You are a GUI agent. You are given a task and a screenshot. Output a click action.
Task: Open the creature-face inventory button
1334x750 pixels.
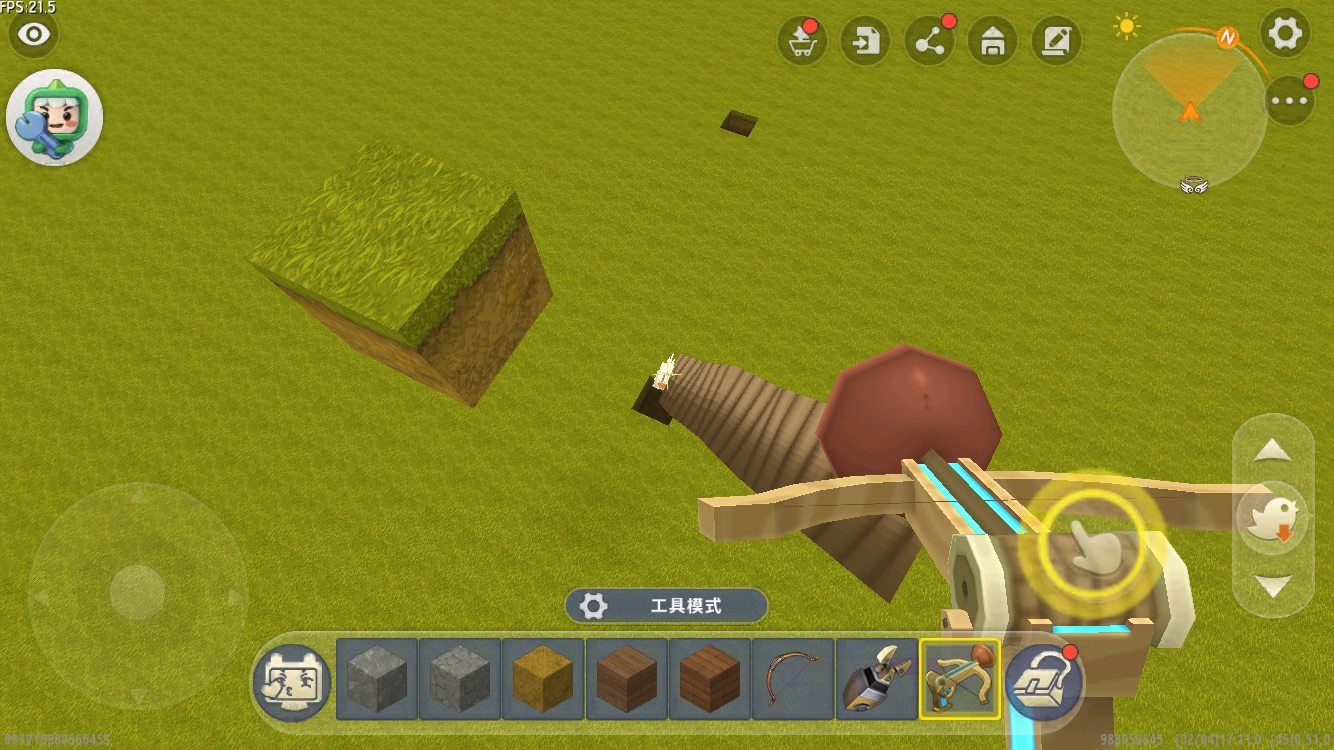pyautogui.click(x=292, y=680)
